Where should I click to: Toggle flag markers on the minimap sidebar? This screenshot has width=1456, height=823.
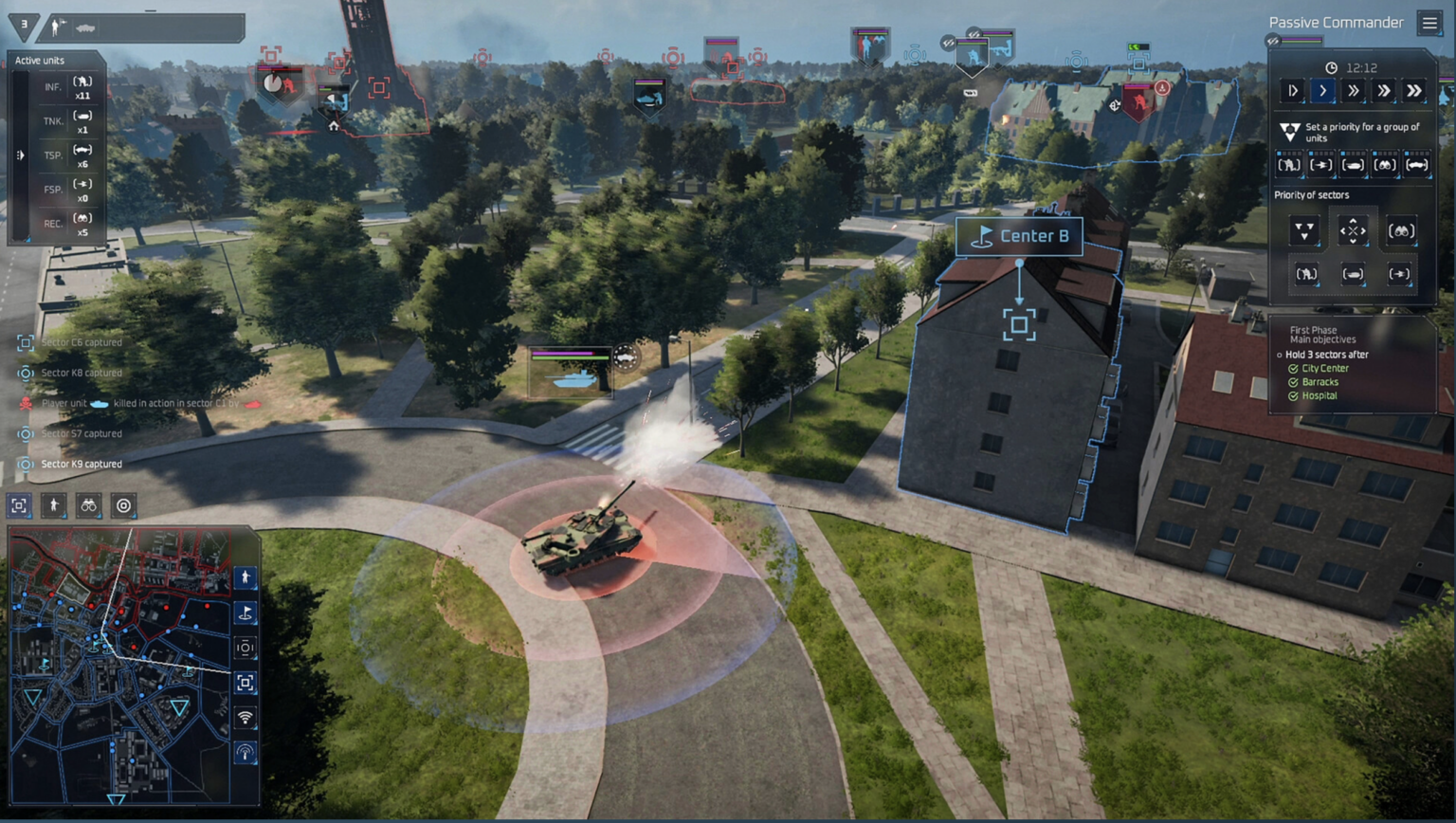point(246,614)
